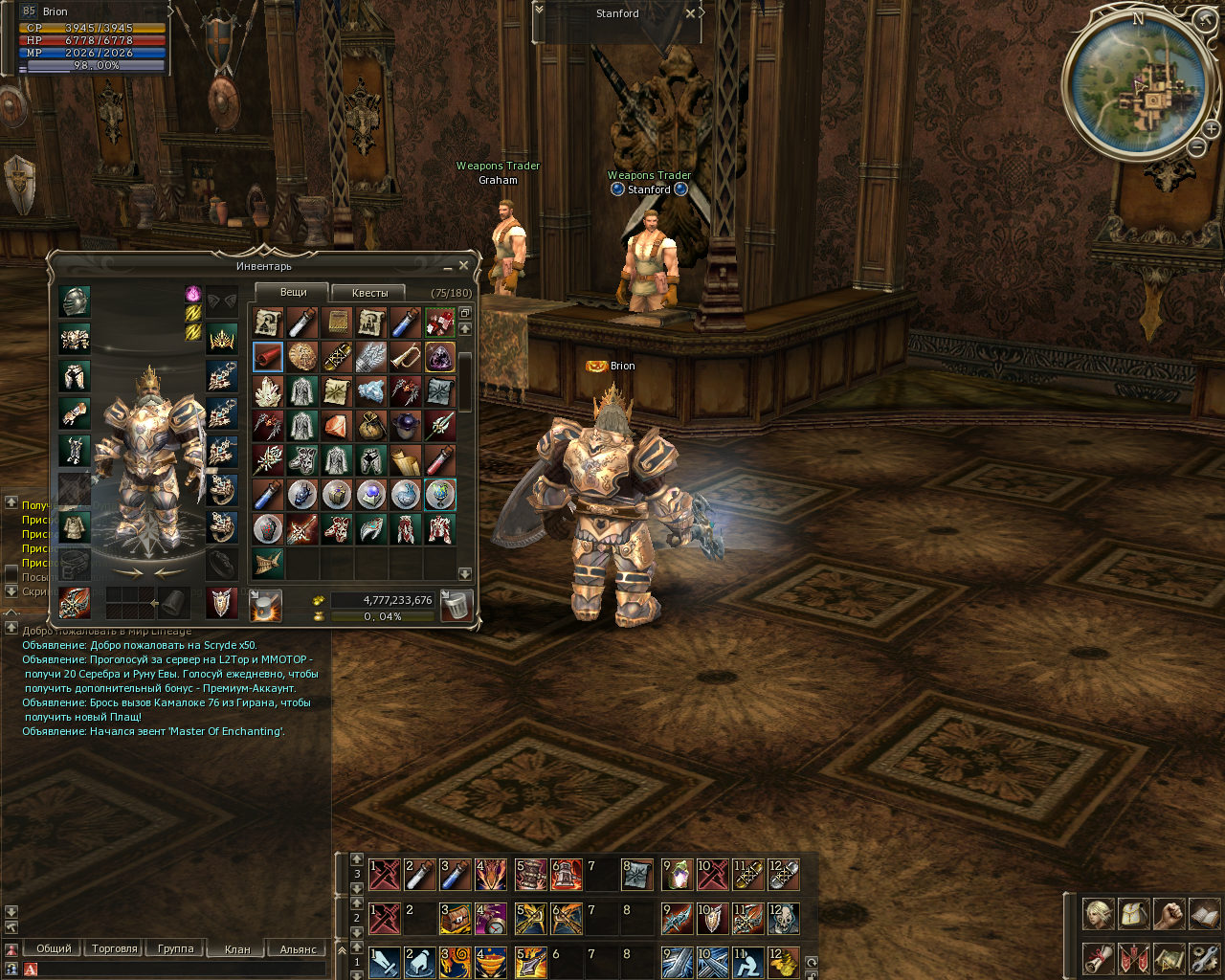Click the equipped helmet slot
This screenshot has width=1225, height=980.
pyautogui.click(x=75, y=301)
